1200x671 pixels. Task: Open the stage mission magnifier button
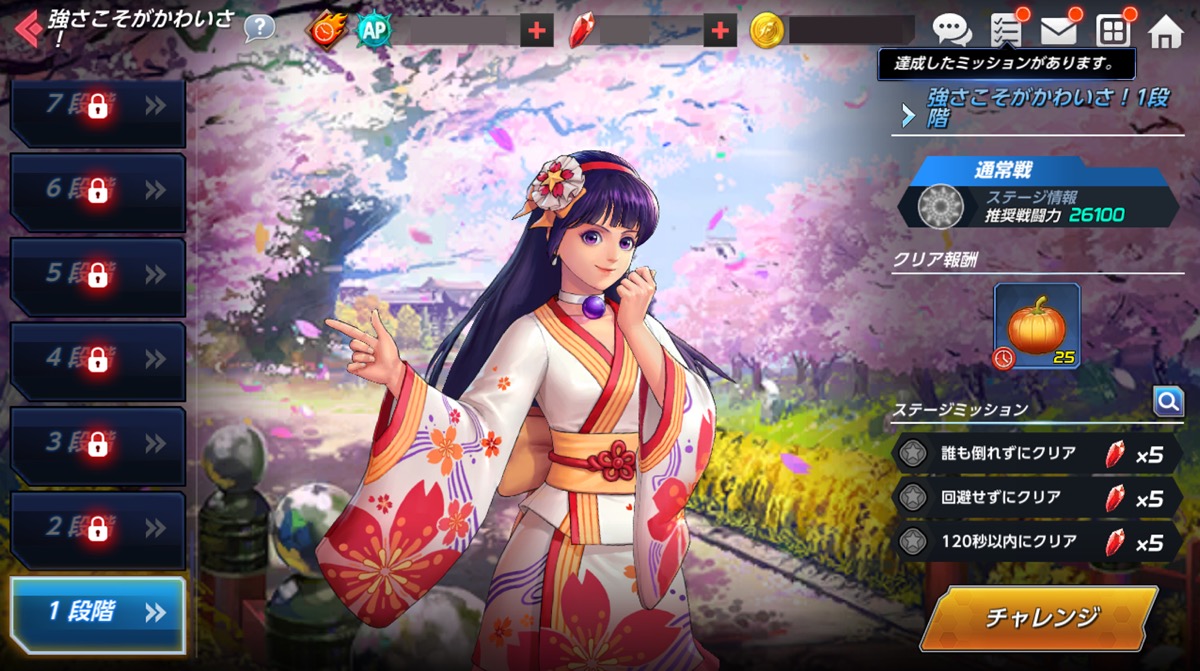coord(1168,402)
